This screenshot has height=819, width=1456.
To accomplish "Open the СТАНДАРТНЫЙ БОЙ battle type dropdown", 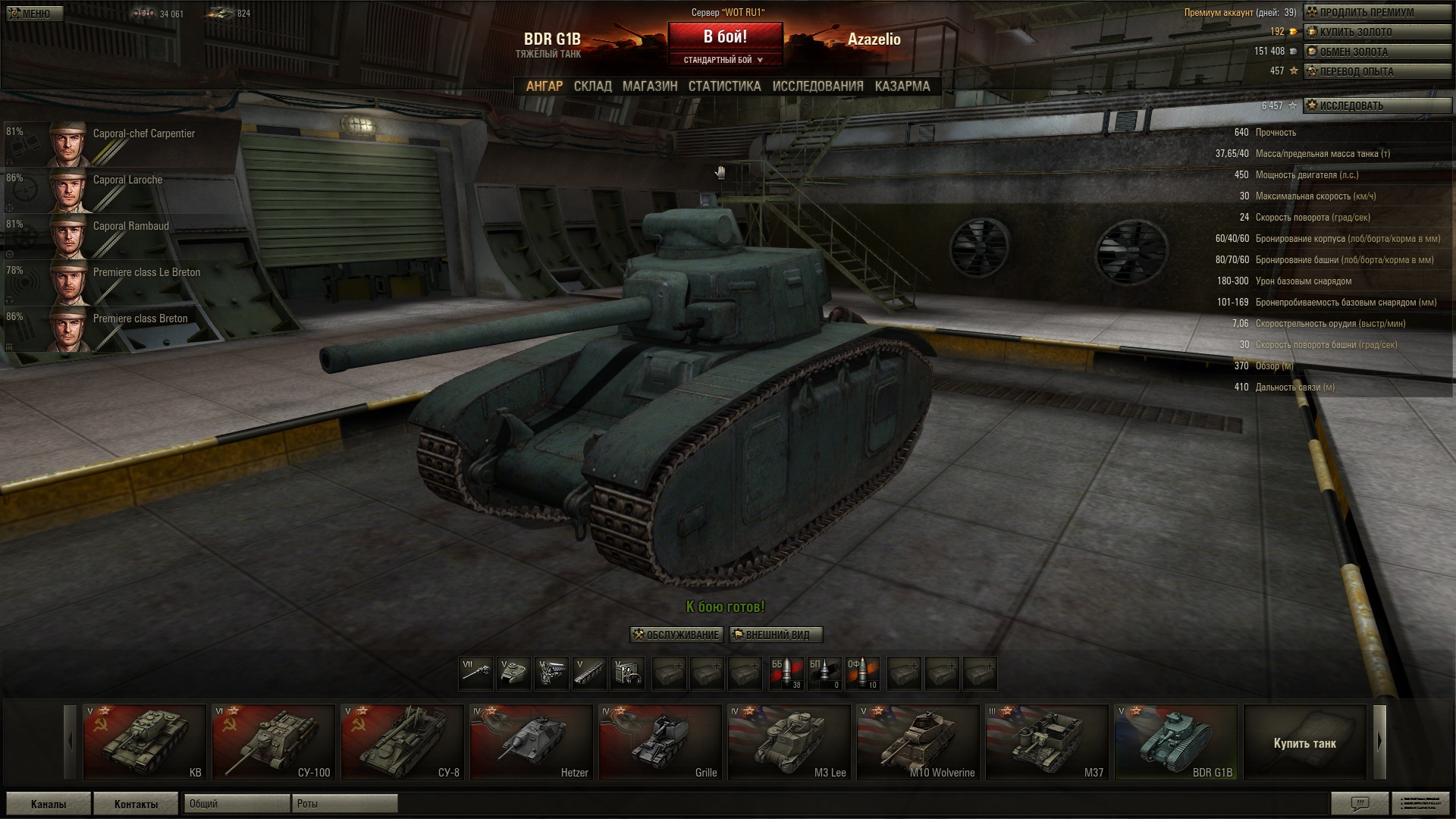I will pos(724,60).
